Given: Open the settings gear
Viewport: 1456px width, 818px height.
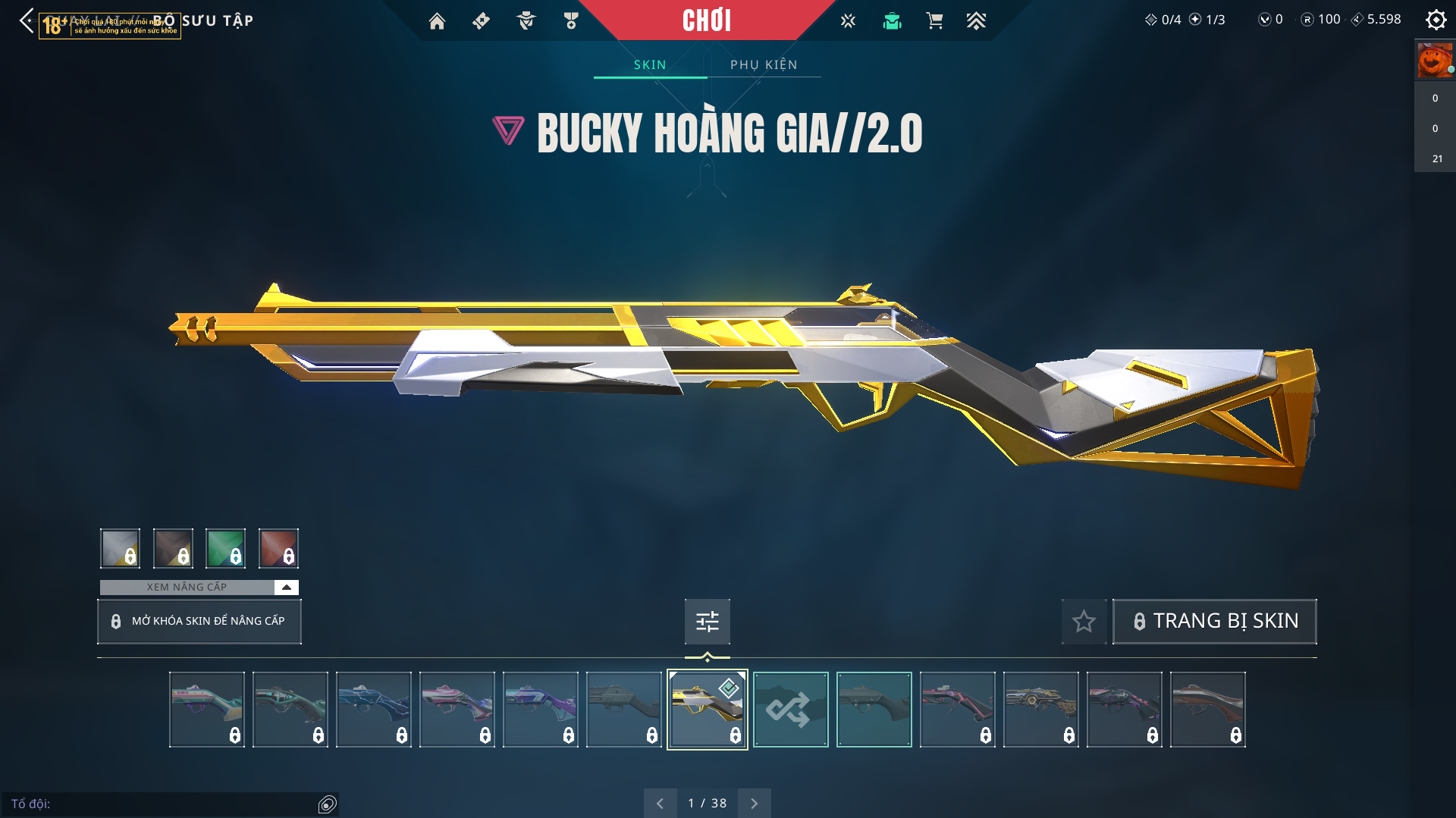Looking at the screenshot, I should pos(1436,20).
